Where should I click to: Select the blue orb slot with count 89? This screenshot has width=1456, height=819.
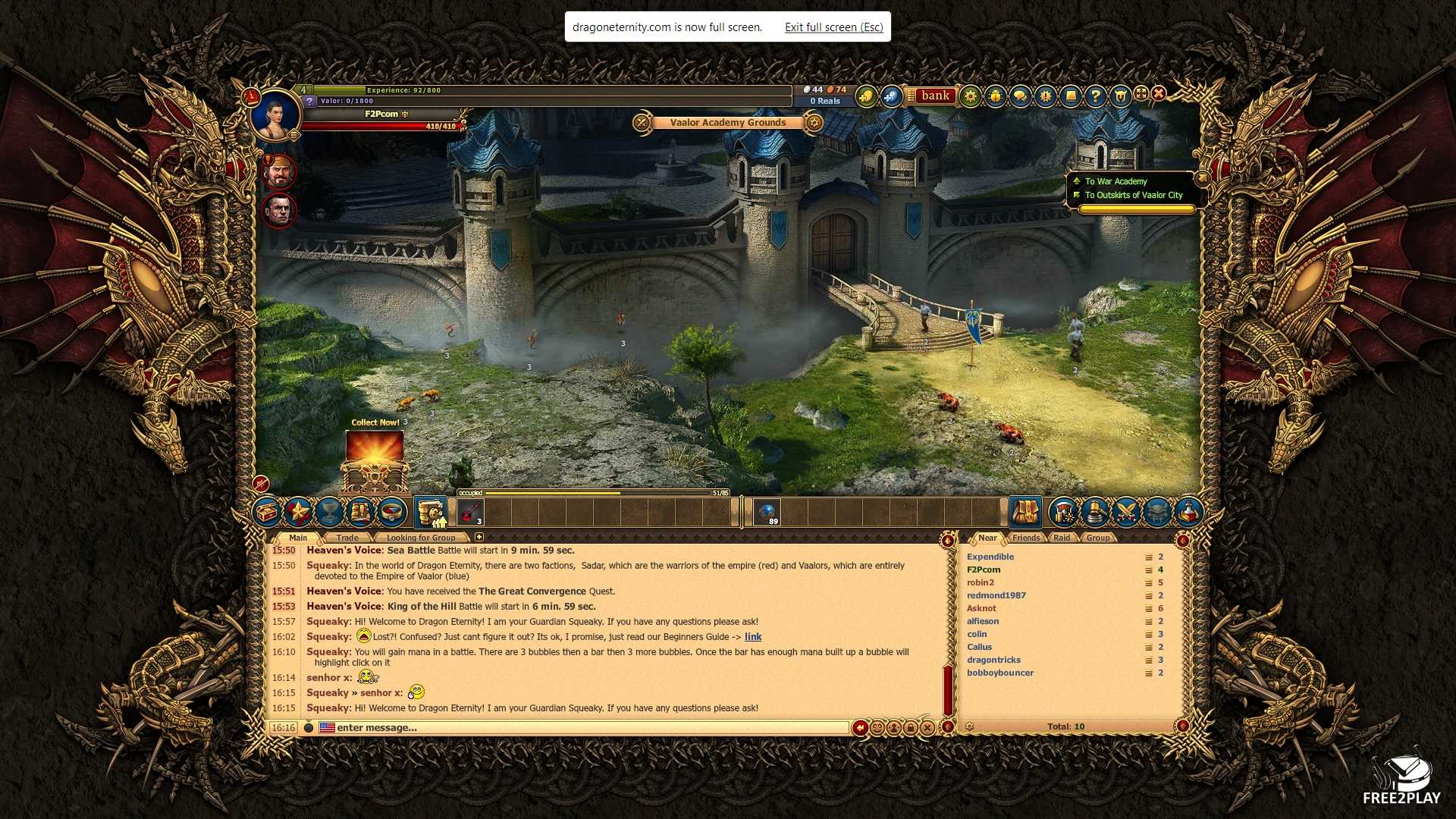[x=767, y=513]
